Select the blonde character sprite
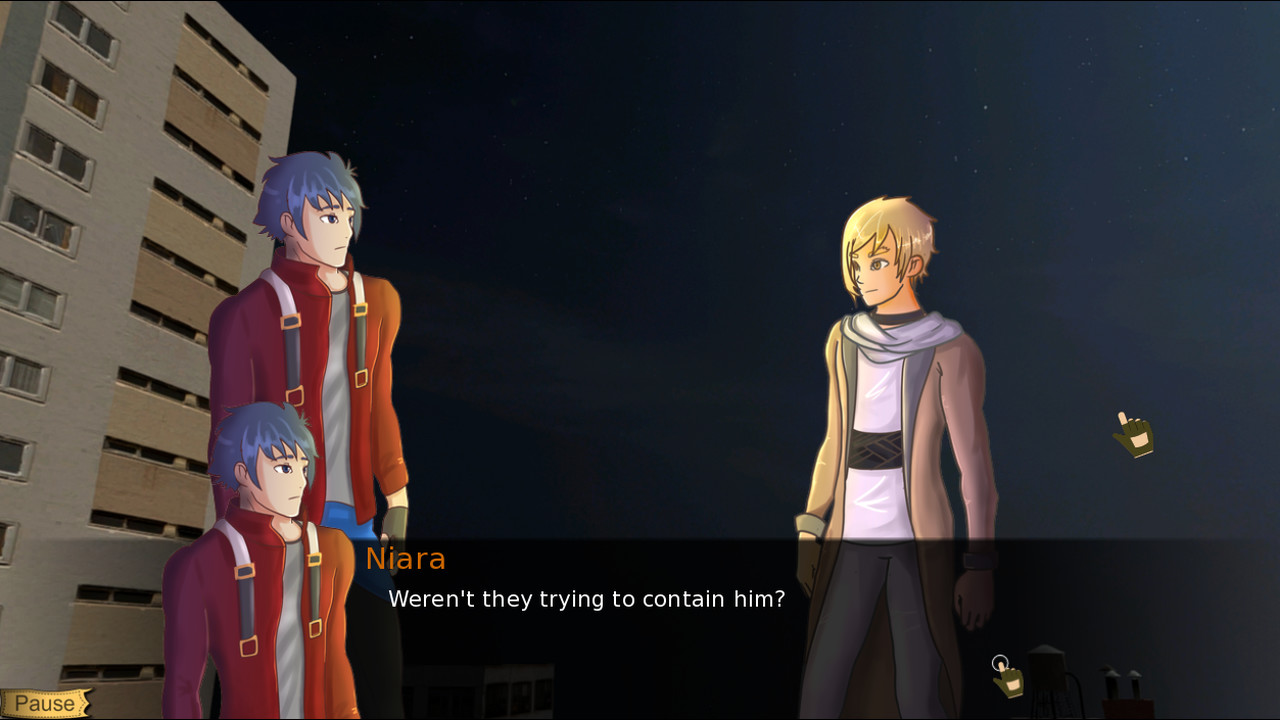Image resolution: width=1280 pixels, height=720 pixels. click(x=900, y=400)
